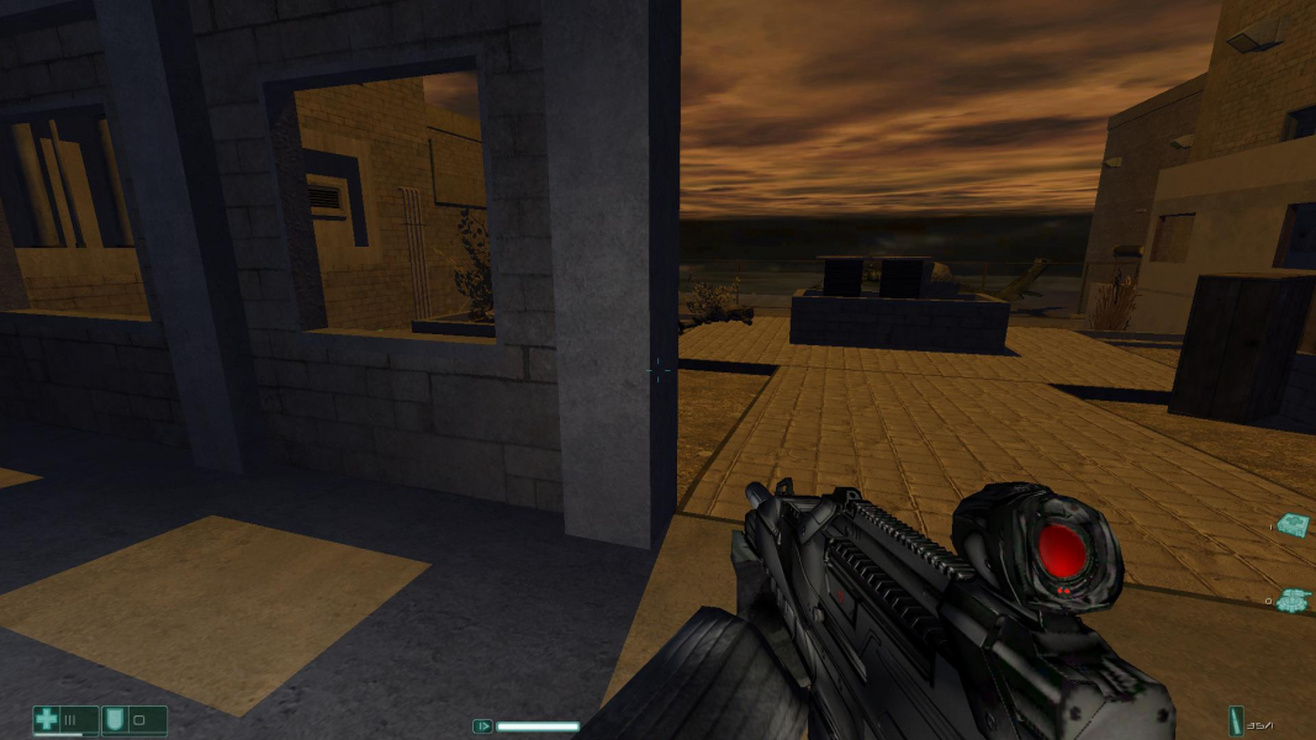The image size is (1316, 740).
Task: Click the flashlight indicator icon
Action: coord(483,726)
